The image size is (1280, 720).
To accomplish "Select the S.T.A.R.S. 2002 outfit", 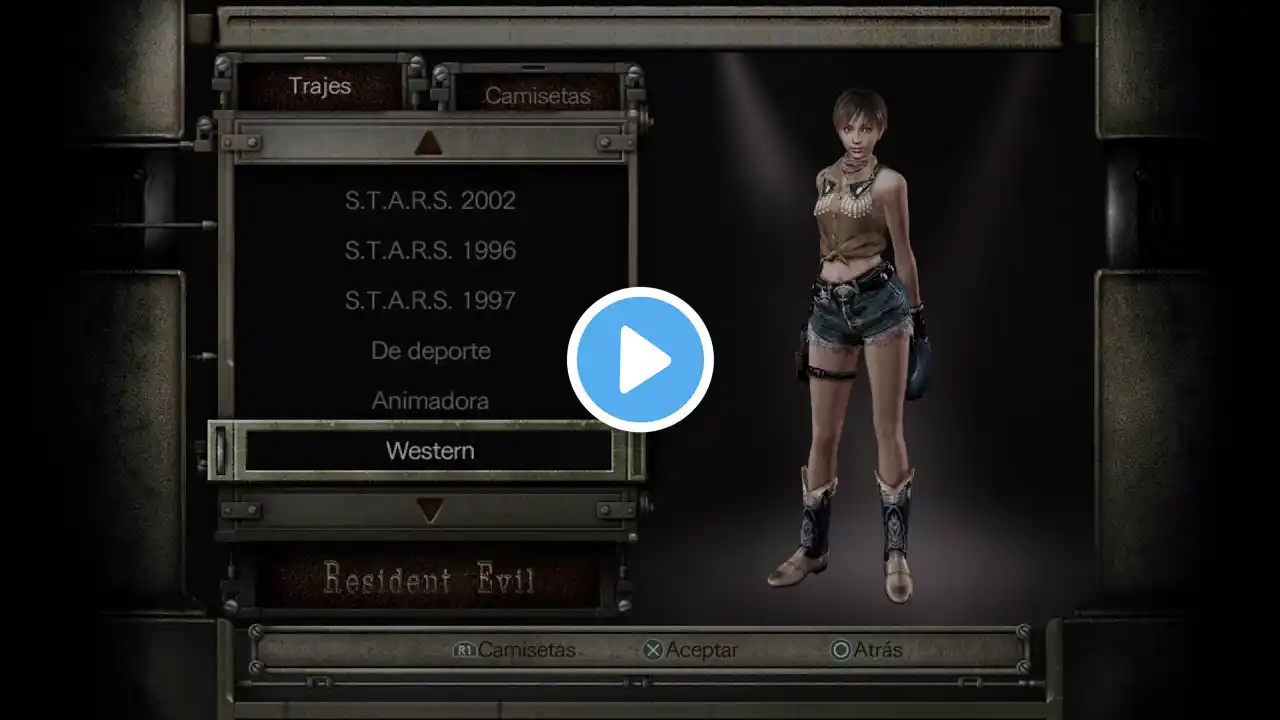I will (430, 200).
